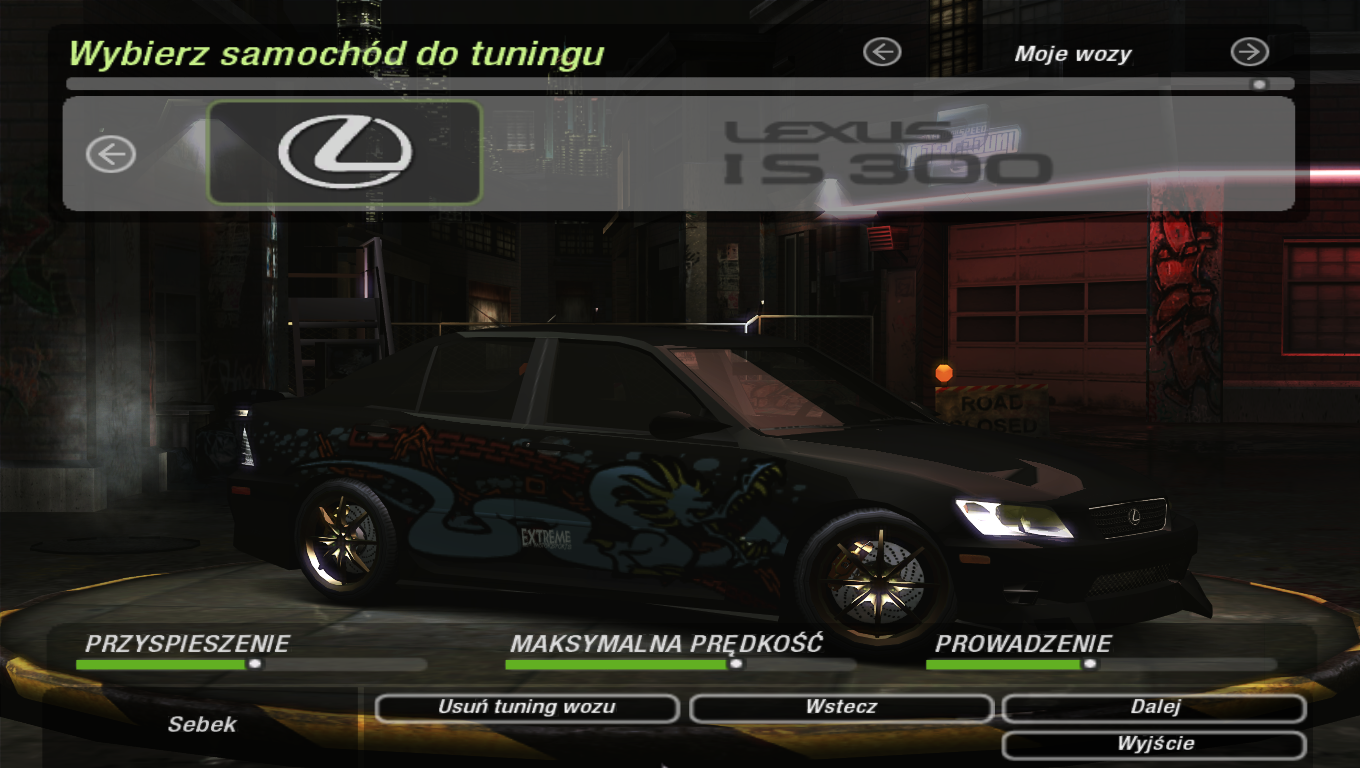The width and height of the screenshot is (1360, 768).
Task: Select the Lexus logo car tile
Action: (345, 153)
